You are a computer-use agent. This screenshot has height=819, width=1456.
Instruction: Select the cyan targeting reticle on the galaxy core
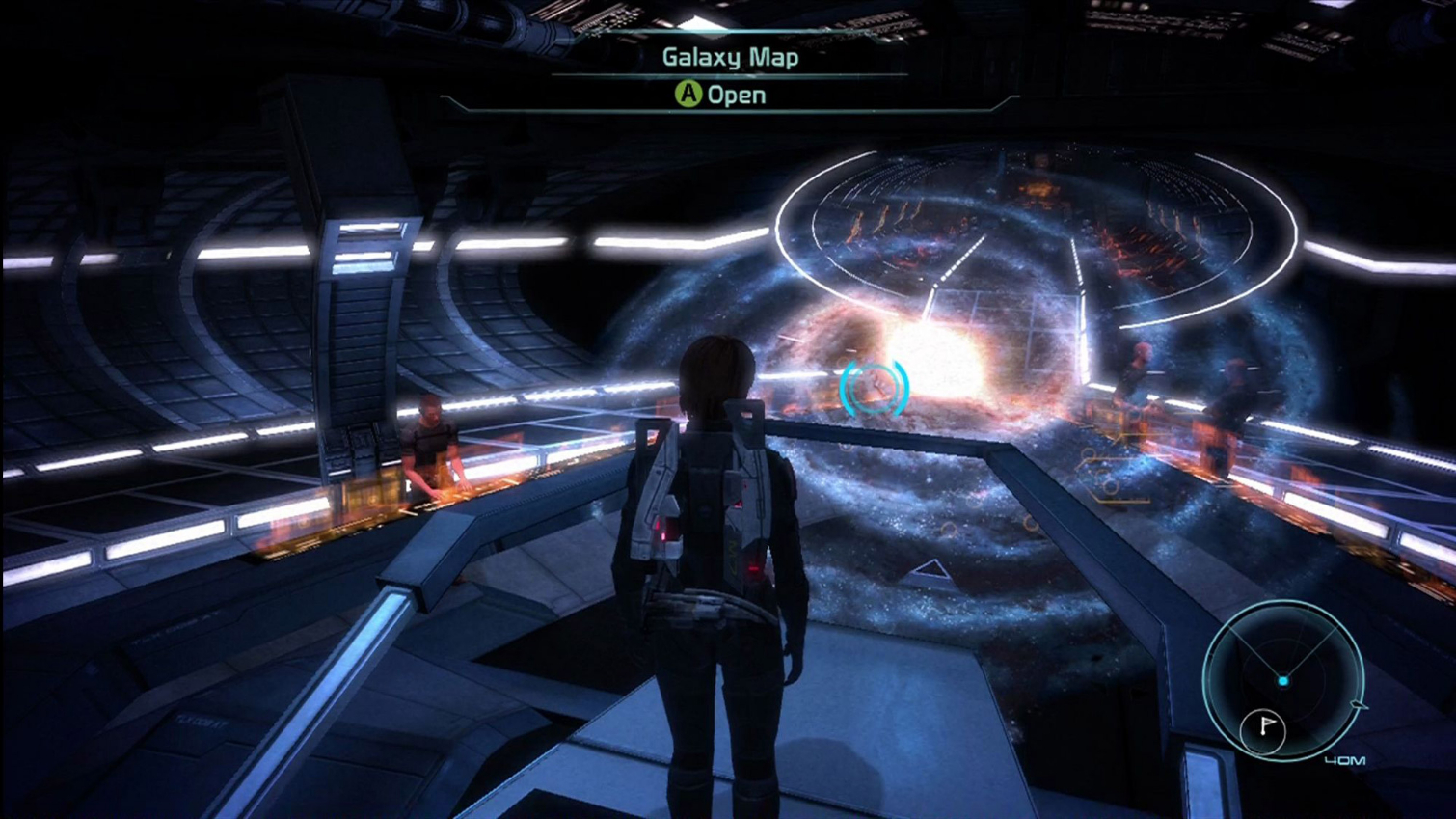pyautogui.click(x=876, y=390)
